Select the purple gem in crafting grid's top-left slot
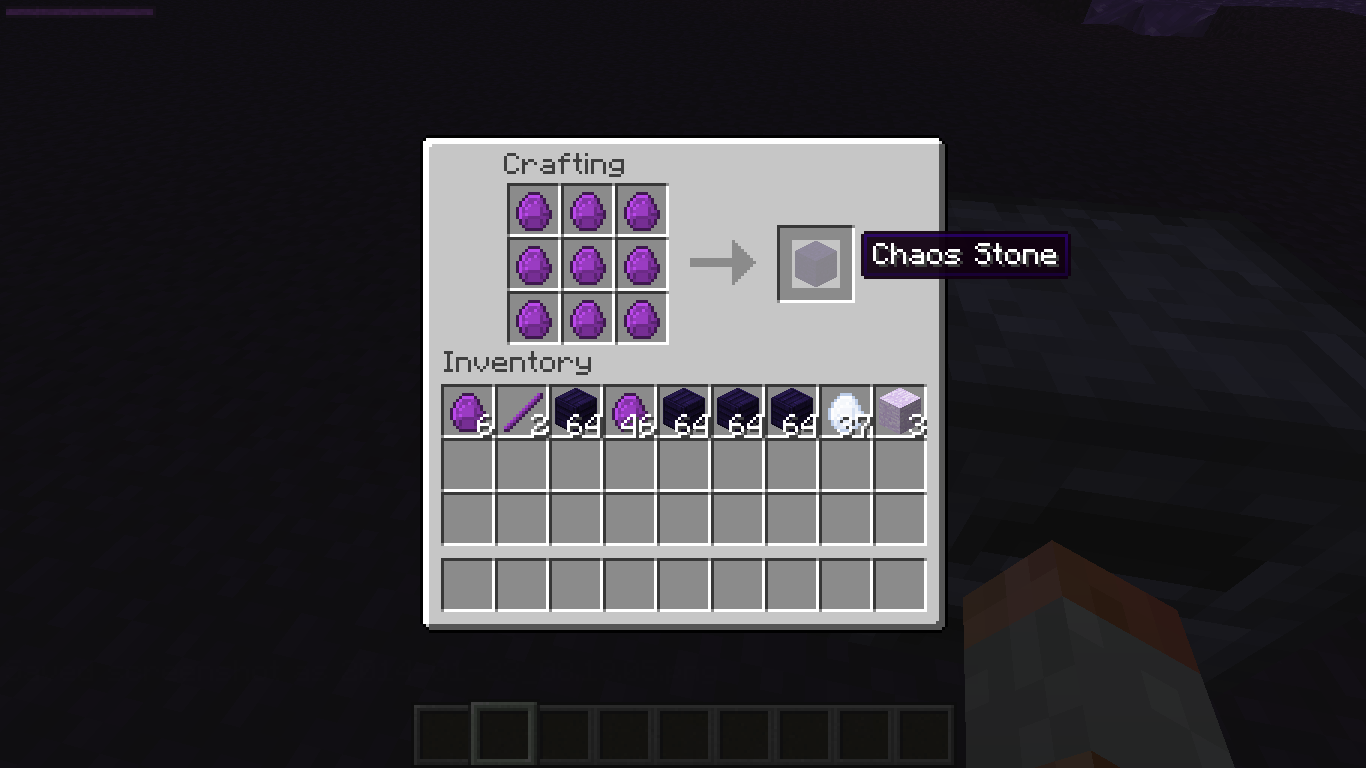 pyautogui.click(x=534, y=211)
